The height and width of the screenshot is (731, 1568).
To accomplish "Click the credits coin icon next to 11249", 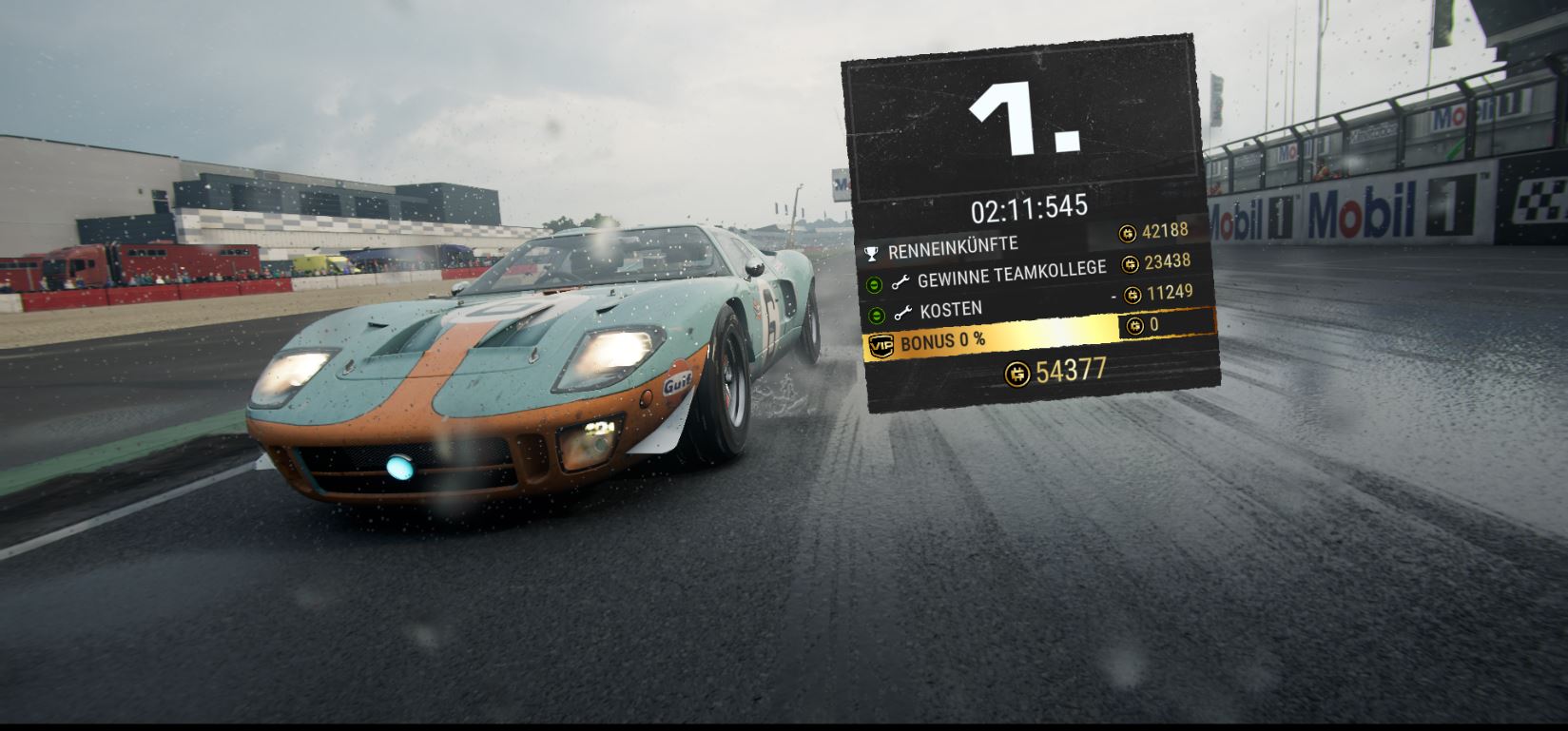I will (x=1132, y=295).
